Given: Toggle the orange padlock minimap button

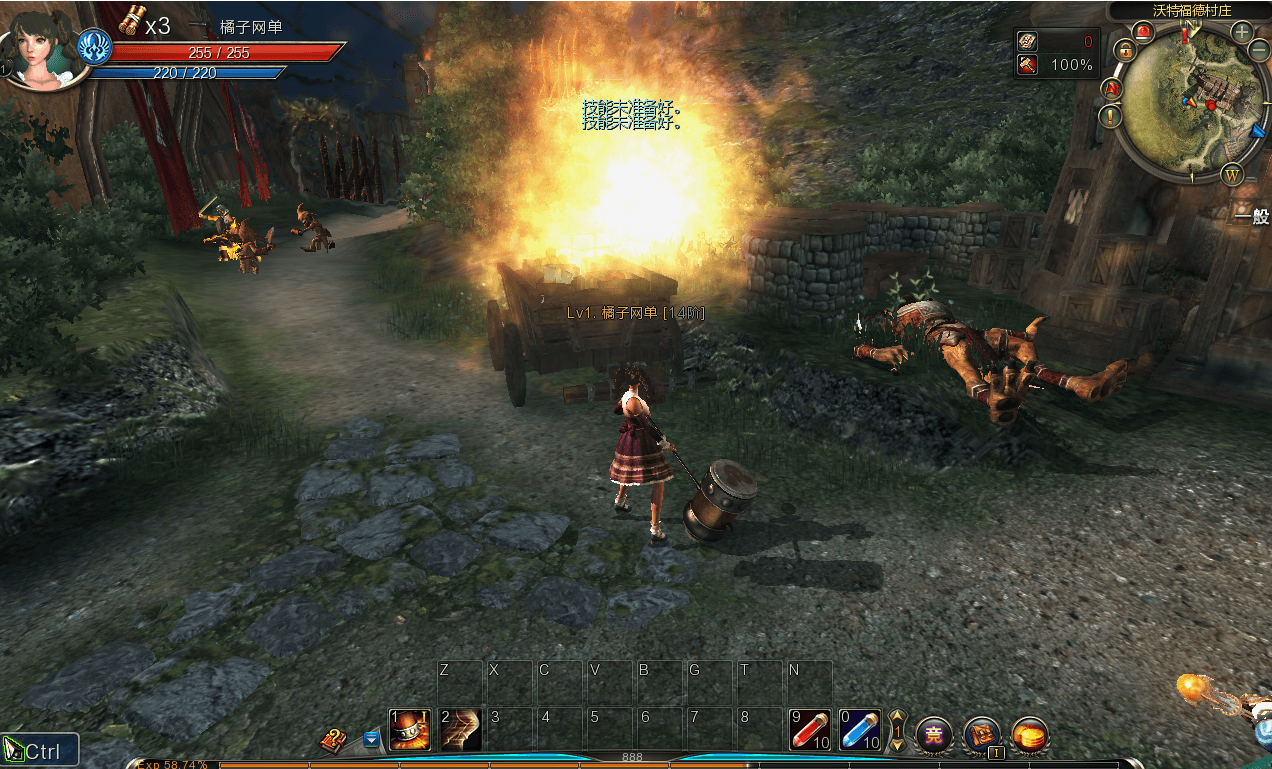Looking at the screenshot, I should (x=1126, y=51).
